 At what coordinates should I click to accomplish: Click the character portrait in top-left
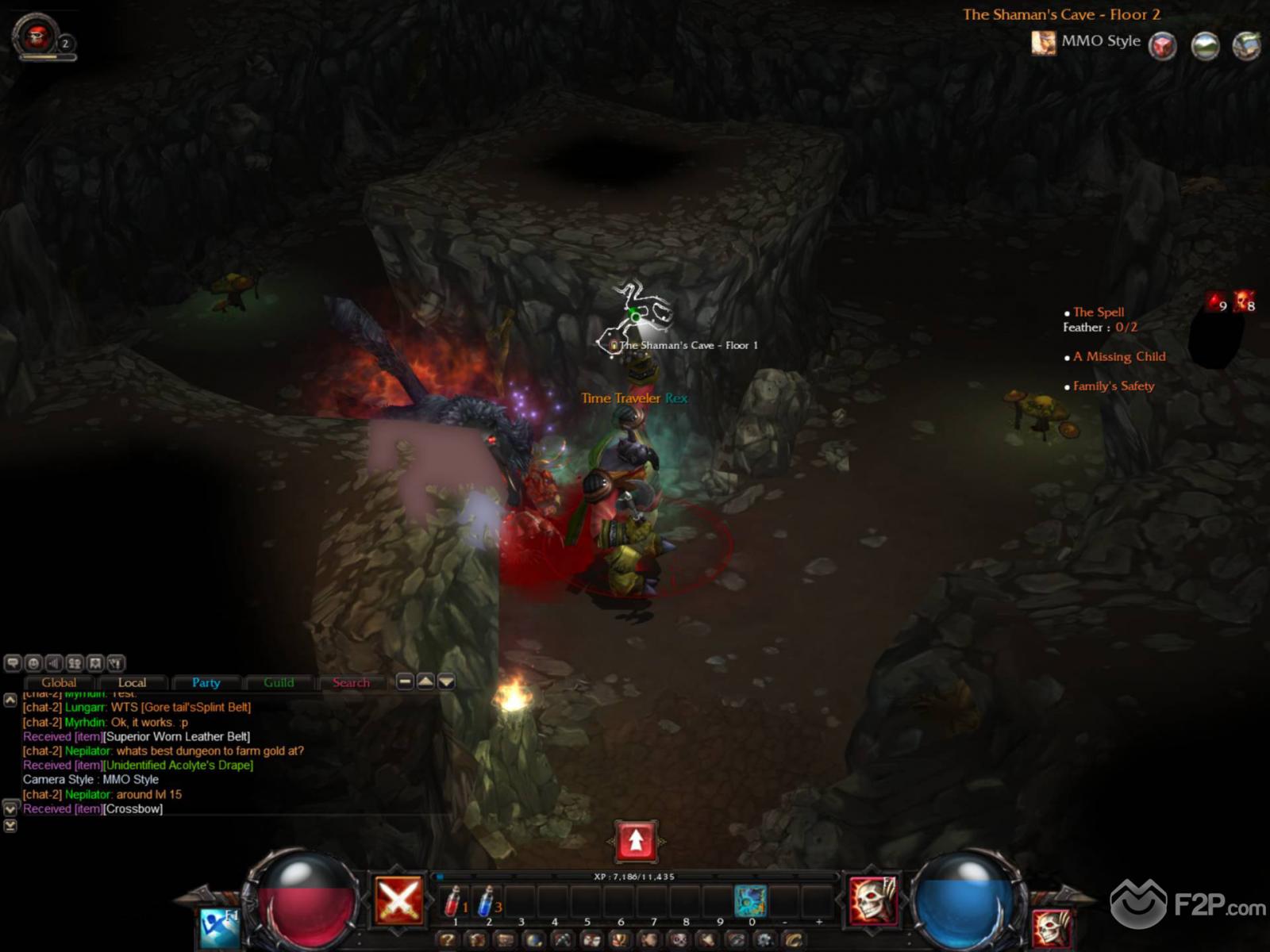pyautogui.click(x=37, y=35)
